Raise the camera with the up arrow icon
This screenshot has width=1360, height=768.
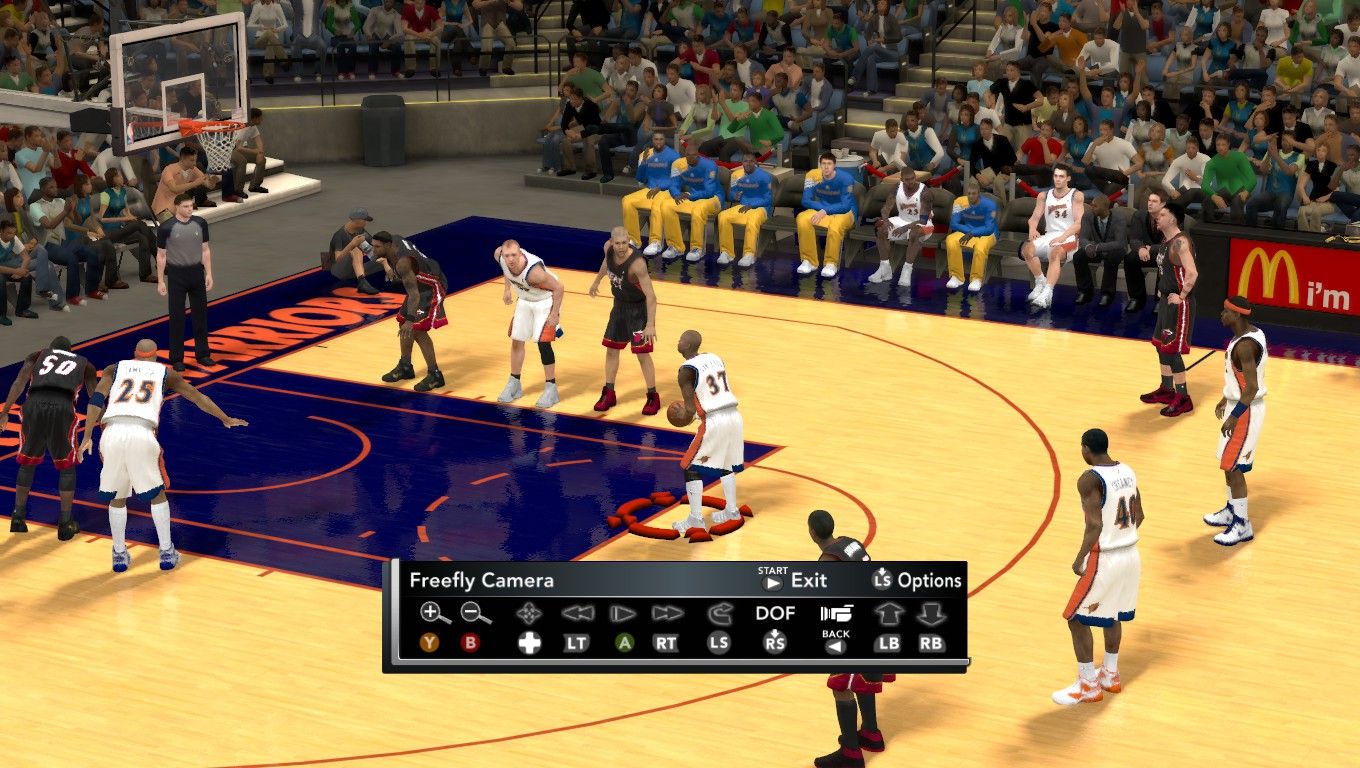click(x=888, y=613)
